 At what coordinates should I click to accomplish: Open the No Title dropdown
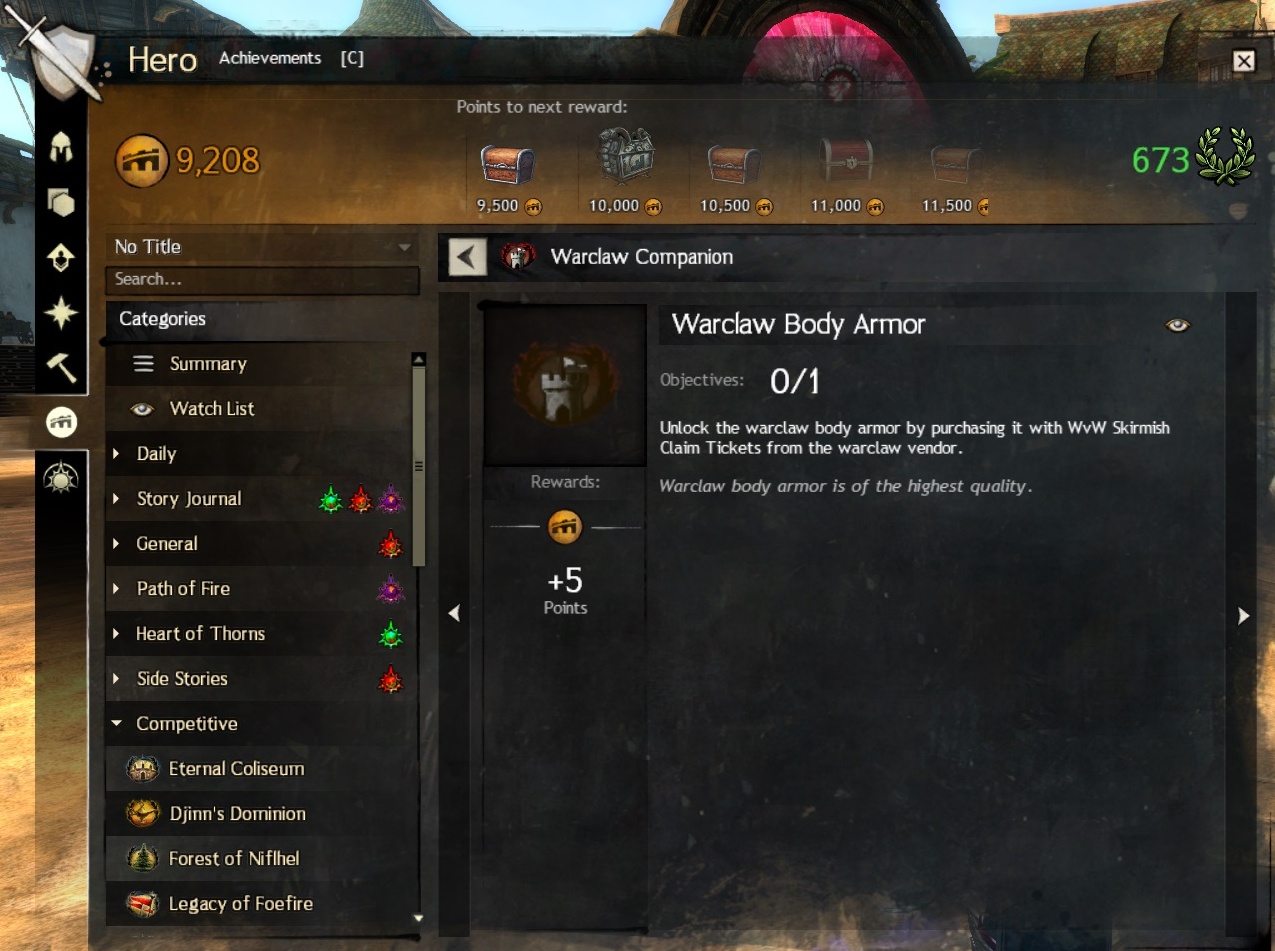(262, 247)
